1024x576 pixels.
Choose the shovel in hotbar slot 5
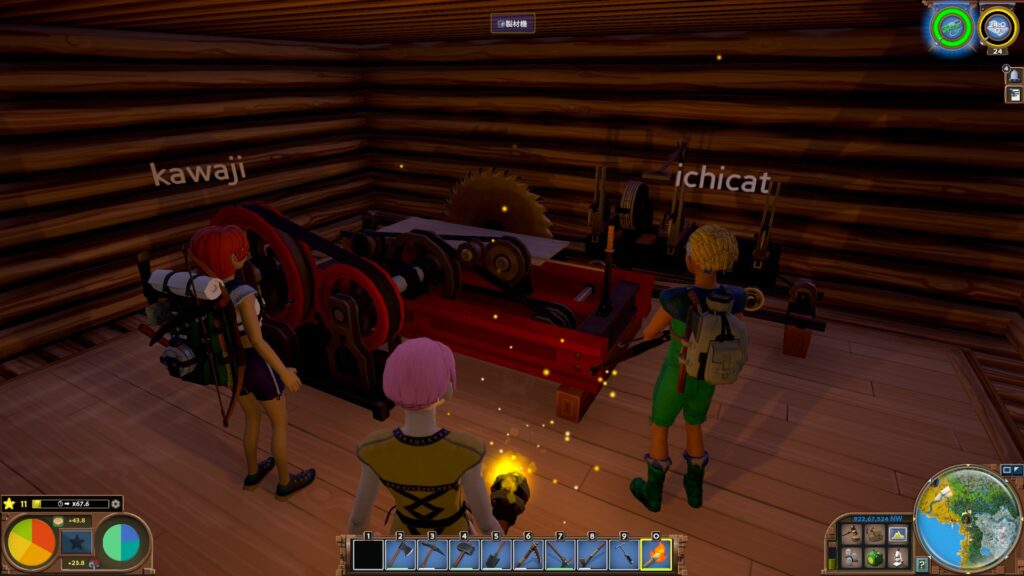click(495, 553)
